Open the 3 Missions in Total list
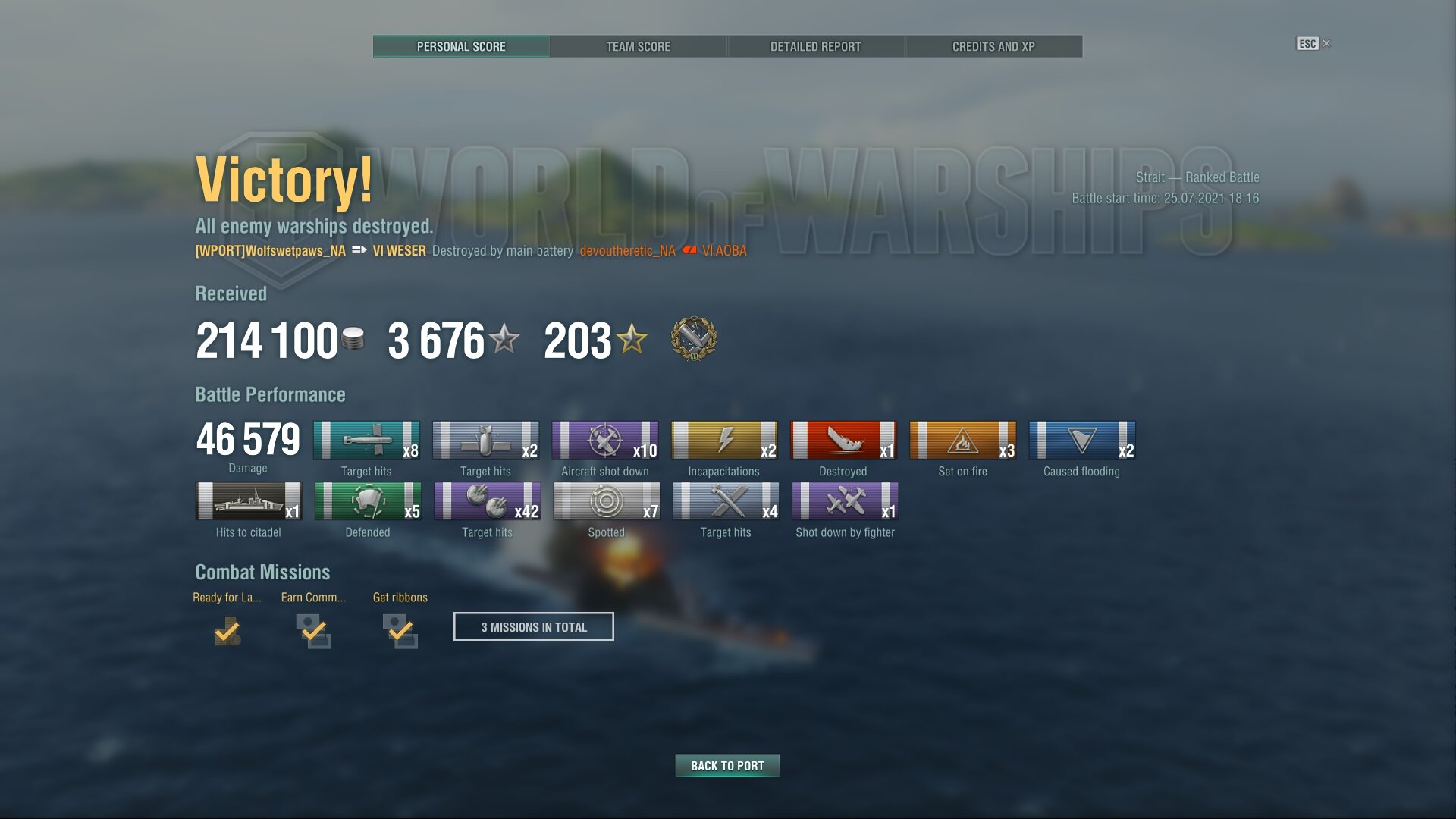Viewport: 1456px width, 819px height. click(534, 627)
